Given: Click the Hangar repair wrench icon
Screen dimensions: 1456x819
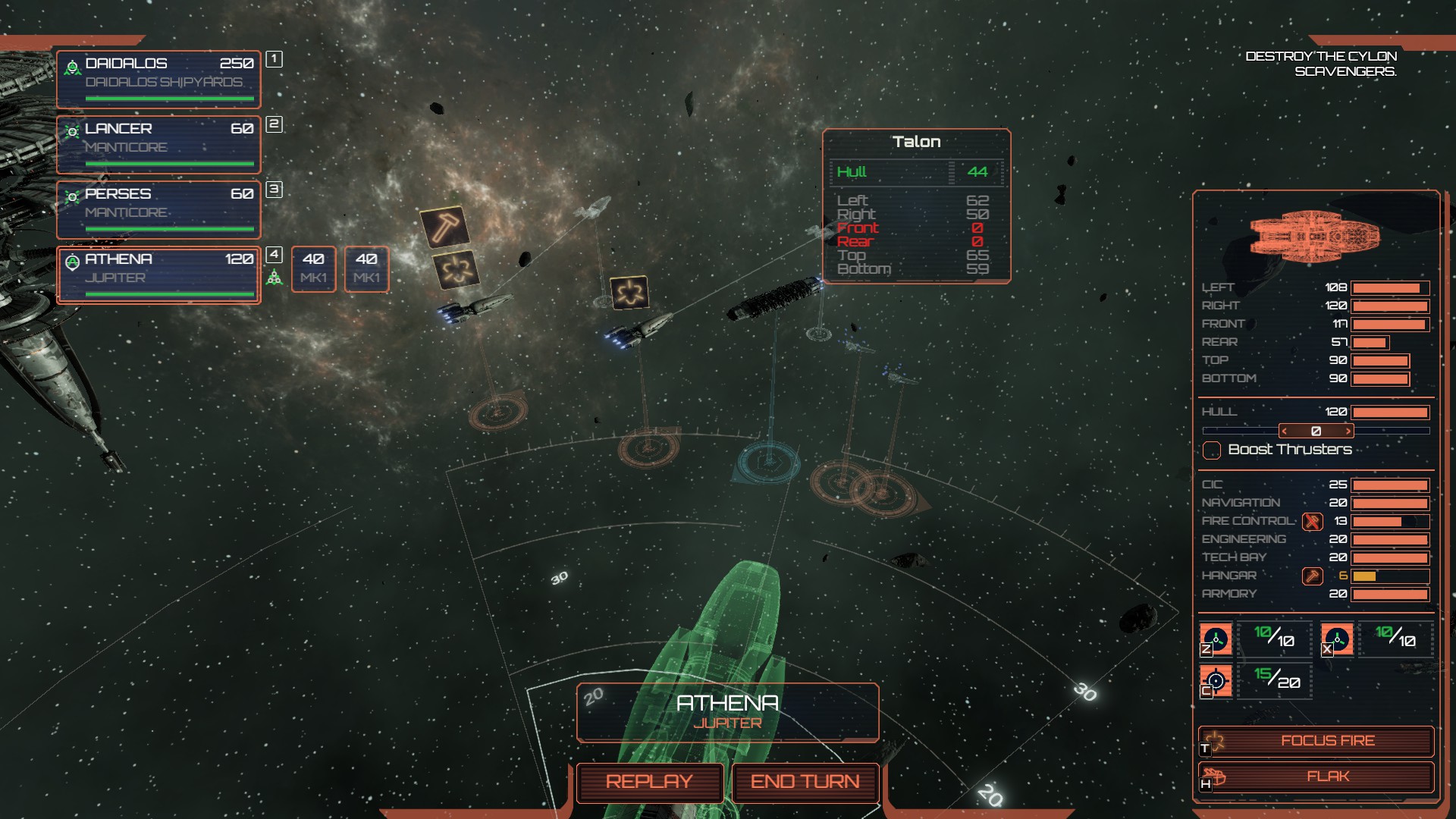Looking at the screenshot, I should tap(1312, 576).
